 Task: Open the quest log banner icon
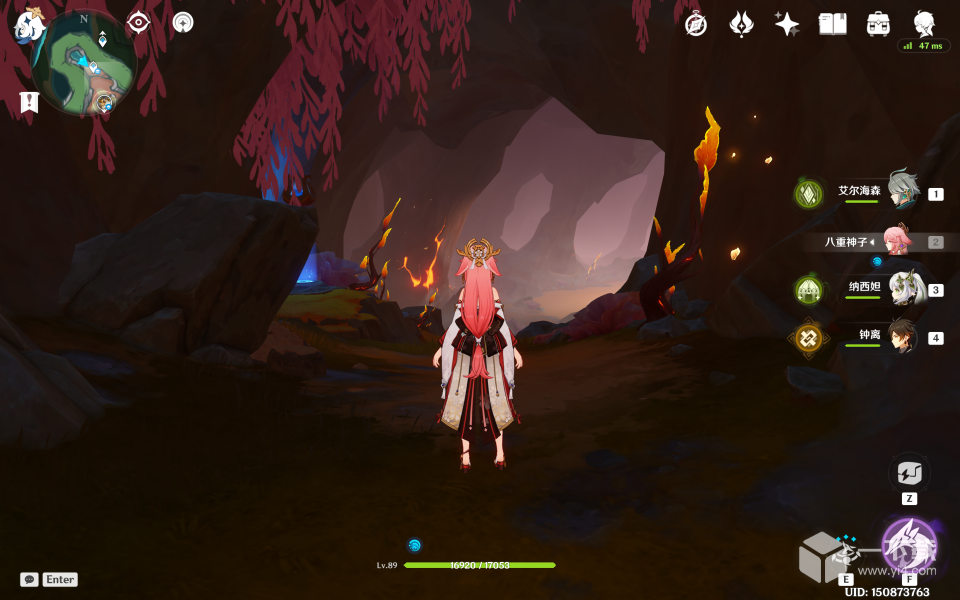click(29, 101)
